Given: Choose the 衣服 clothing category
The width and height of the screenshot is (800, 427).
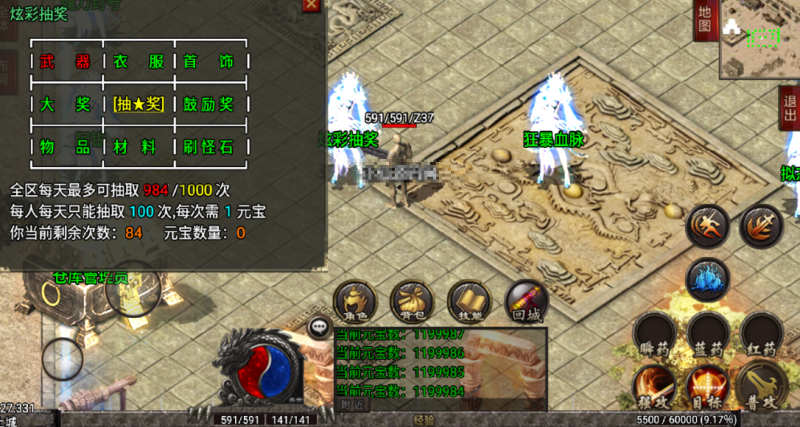Looking at the screenshot, I should pyautogui.click(x=138, y=62).
